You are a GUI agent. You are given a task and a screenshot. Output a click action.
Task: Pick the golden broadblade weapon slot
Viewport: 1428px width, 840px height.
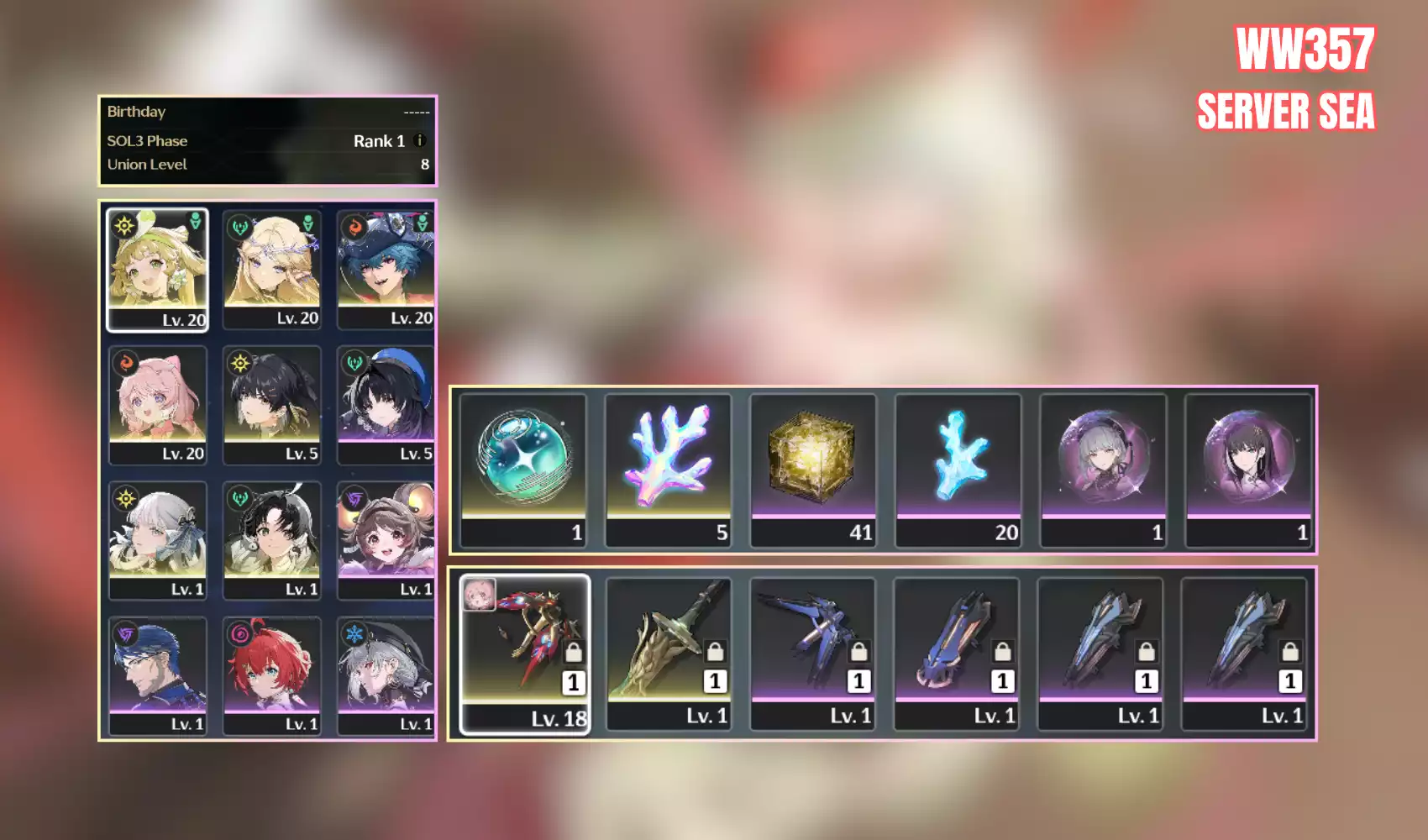tap(669, 654)
